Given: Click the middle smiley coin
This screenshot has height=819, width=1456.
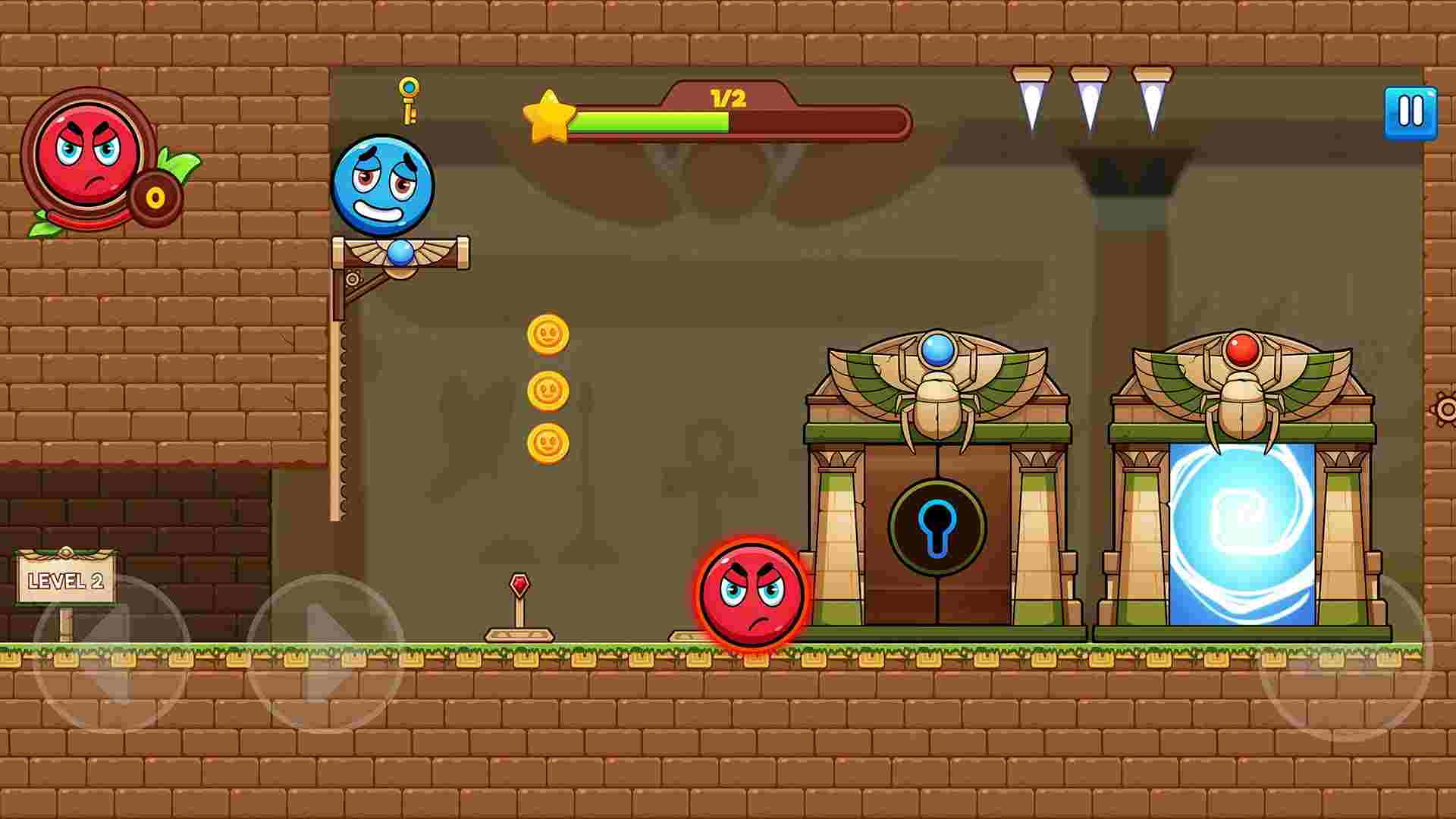Looking at the screenshot, I should click(548, 391).
